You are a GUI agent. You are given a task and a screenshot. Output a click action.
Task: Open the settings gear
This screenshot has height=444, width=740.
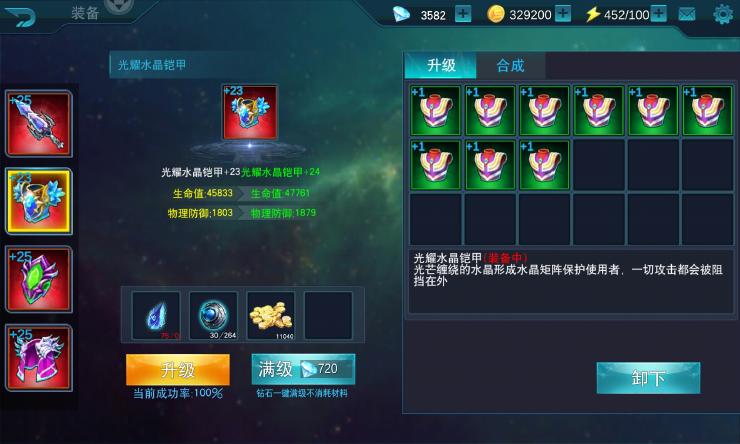click(722, 14)
